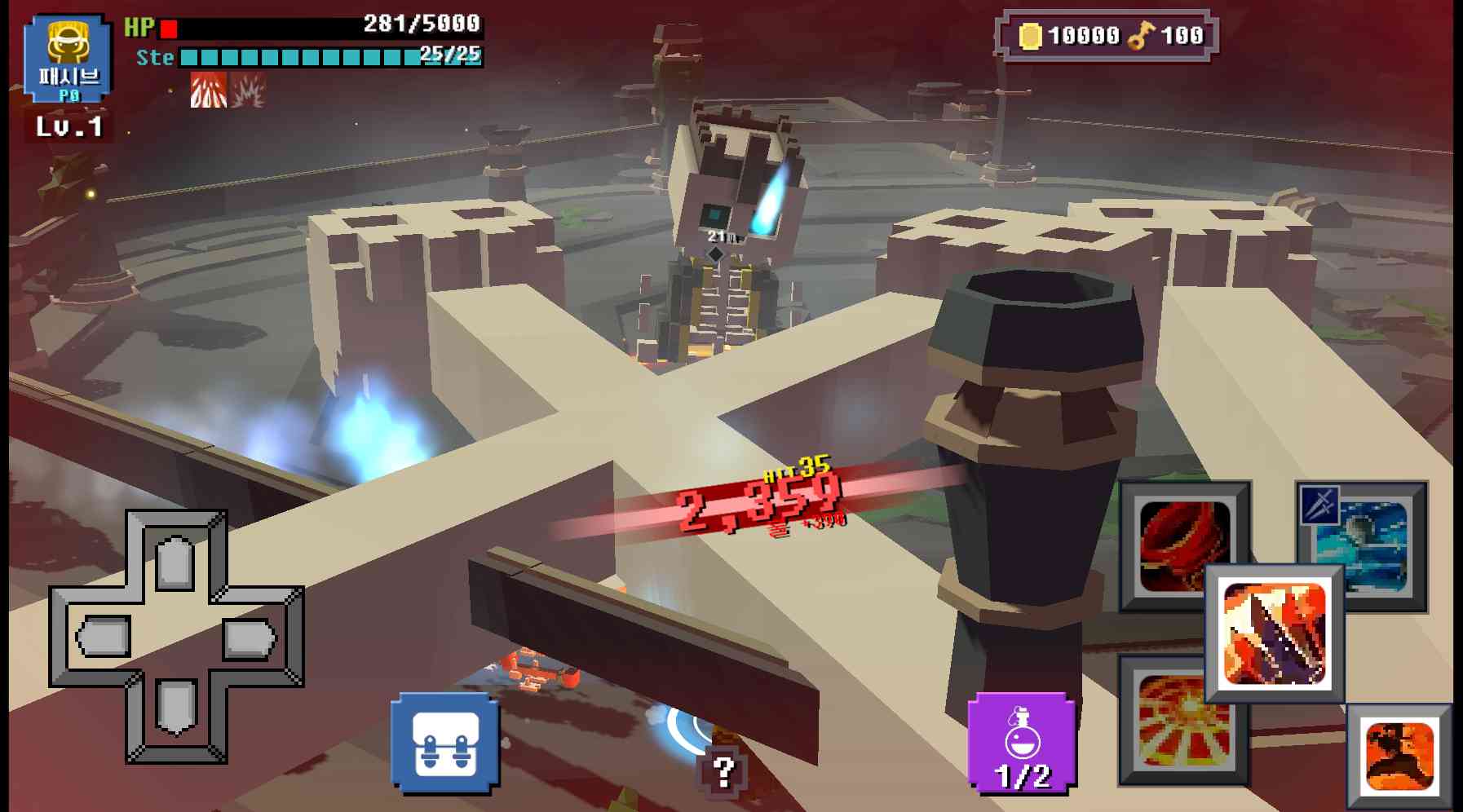Activate the central fire slash skill

point(1276,632)
